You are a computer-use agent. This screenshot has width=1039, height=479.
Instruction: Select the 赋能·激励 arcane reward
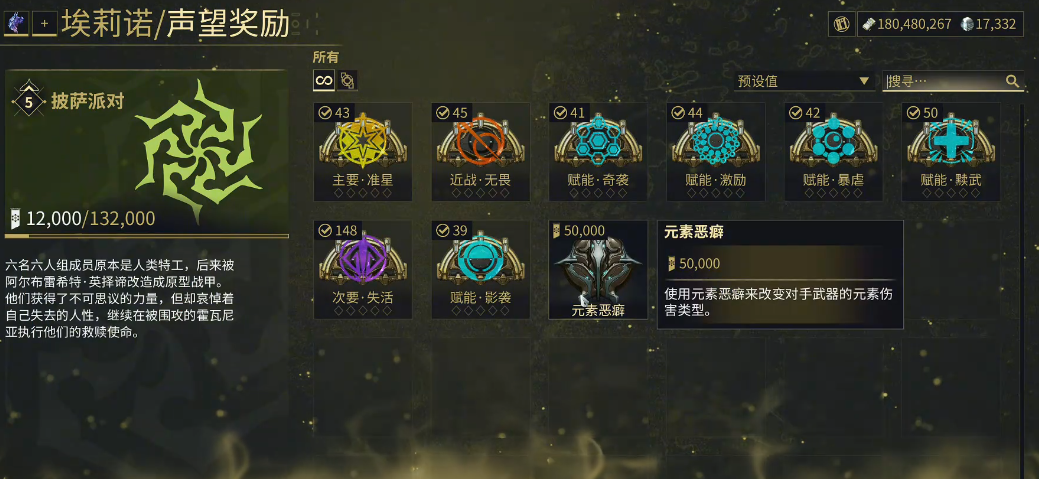click(716, 151)
